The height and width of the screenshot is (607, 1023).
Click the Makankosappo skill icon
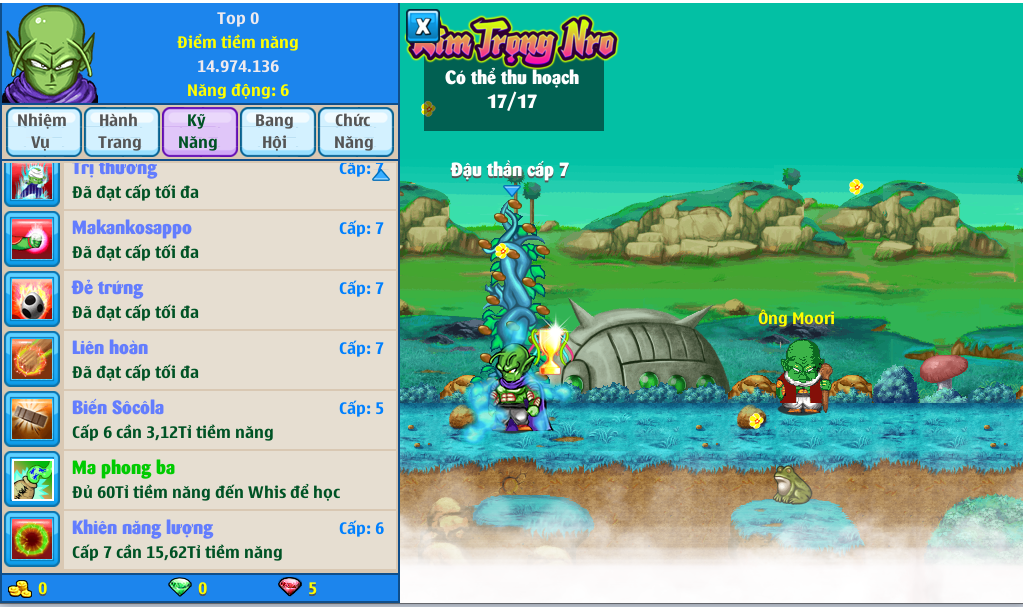[33, 240]
